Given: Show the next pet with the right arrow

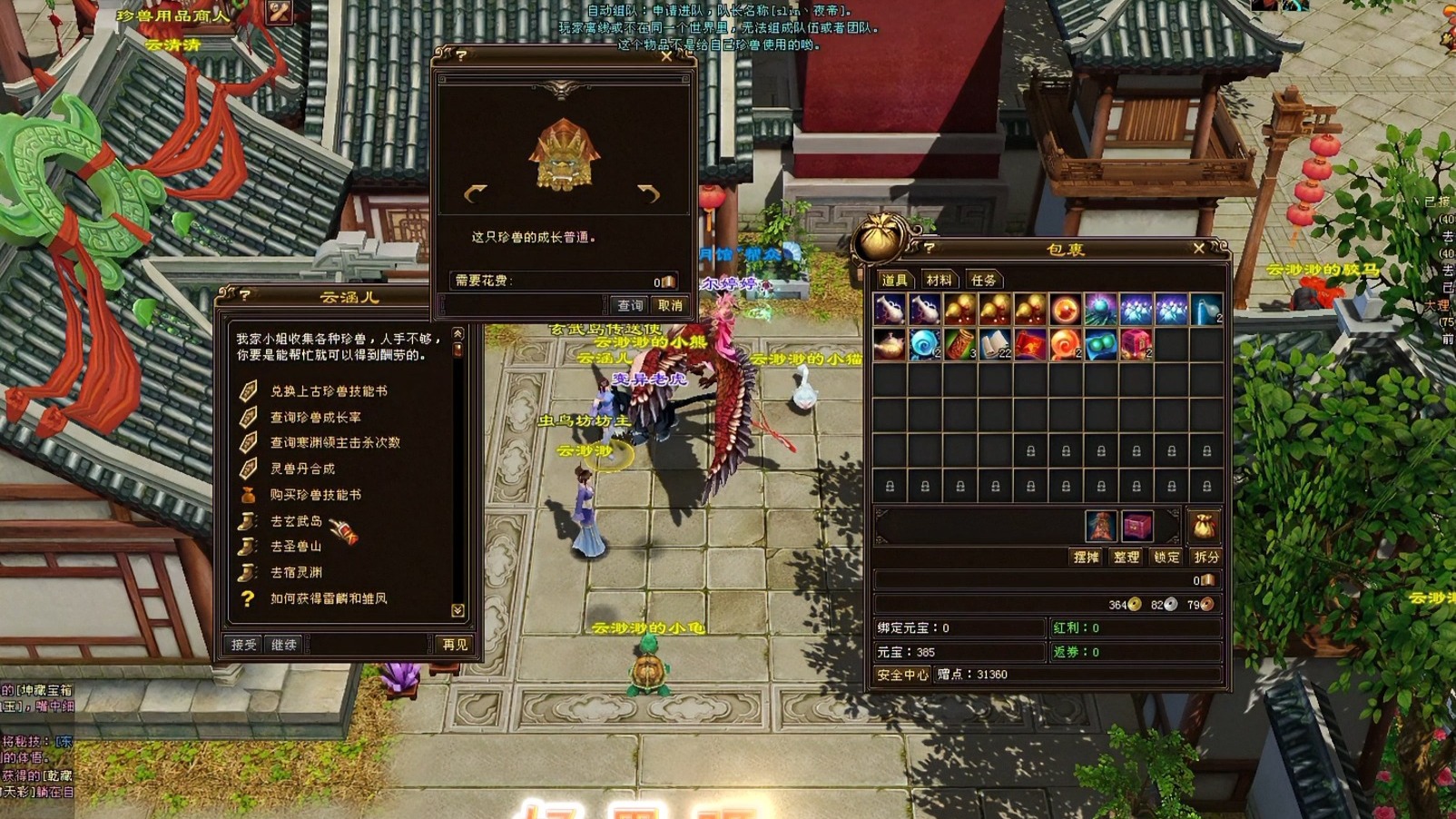Looking at the screenshot, I should tap(648, 192).
